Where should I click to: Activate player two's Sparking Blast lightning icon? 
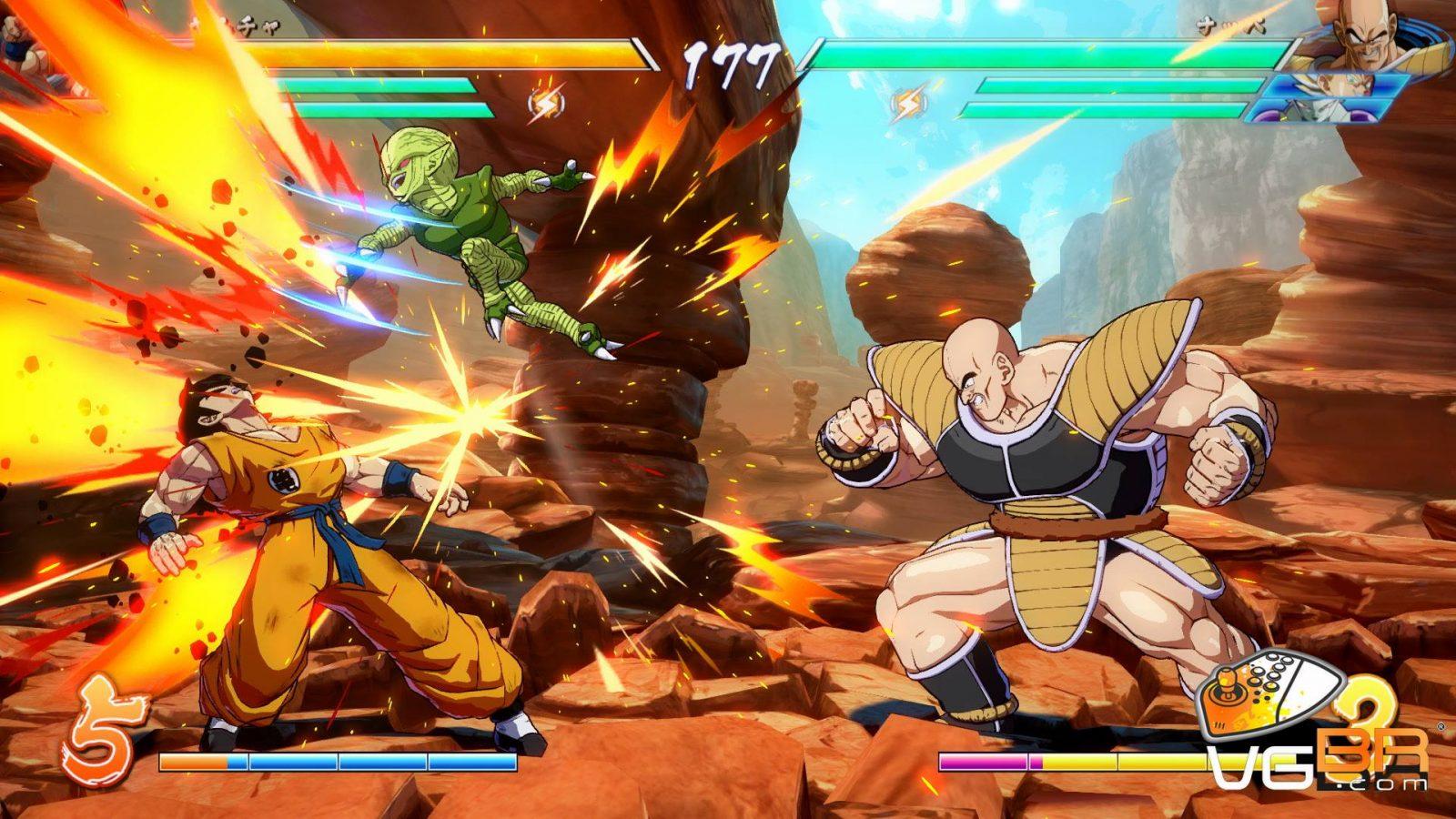907,103
